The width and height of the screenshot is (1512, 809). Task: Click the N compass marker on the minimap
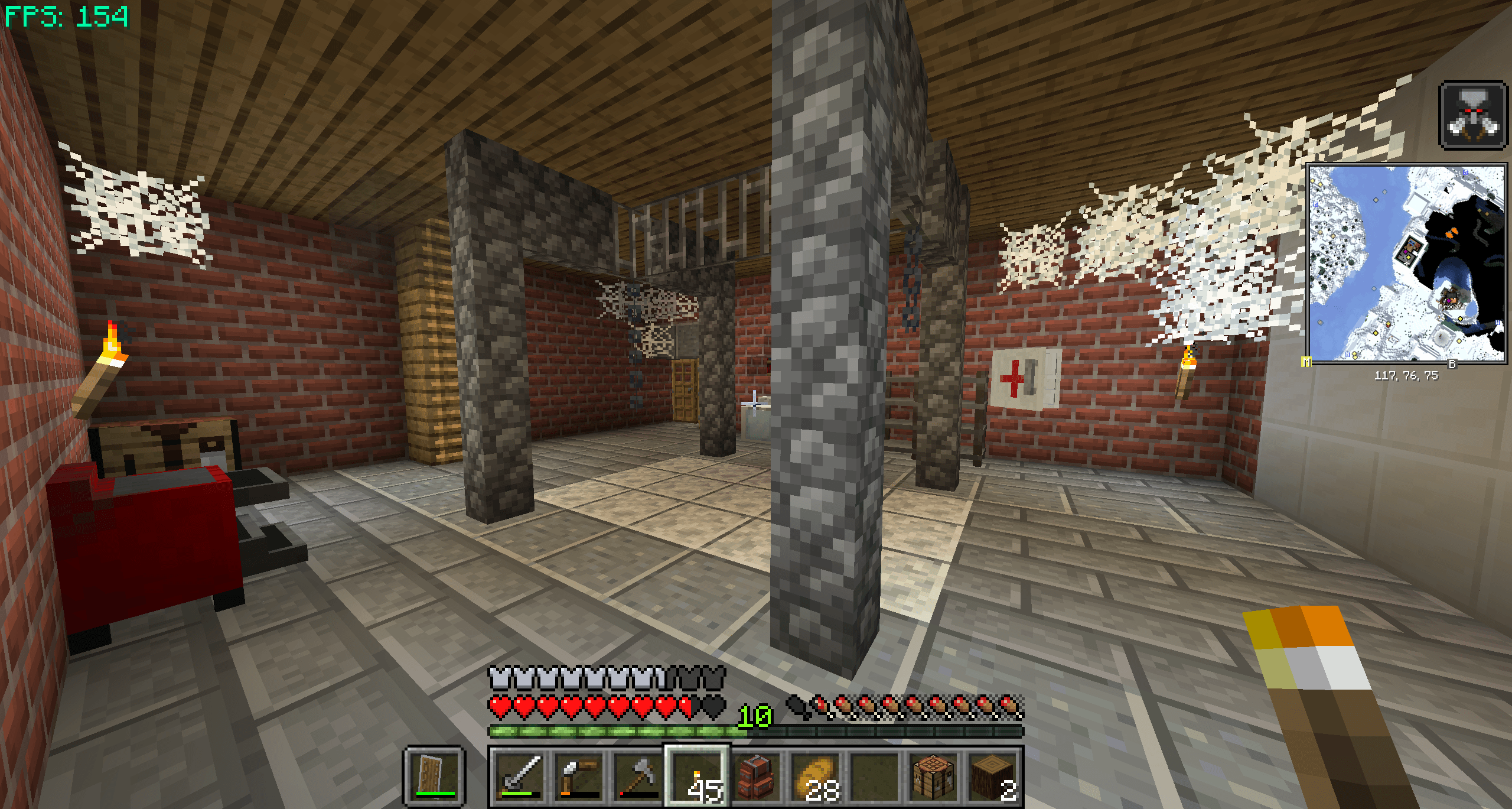click(1347, 354)
